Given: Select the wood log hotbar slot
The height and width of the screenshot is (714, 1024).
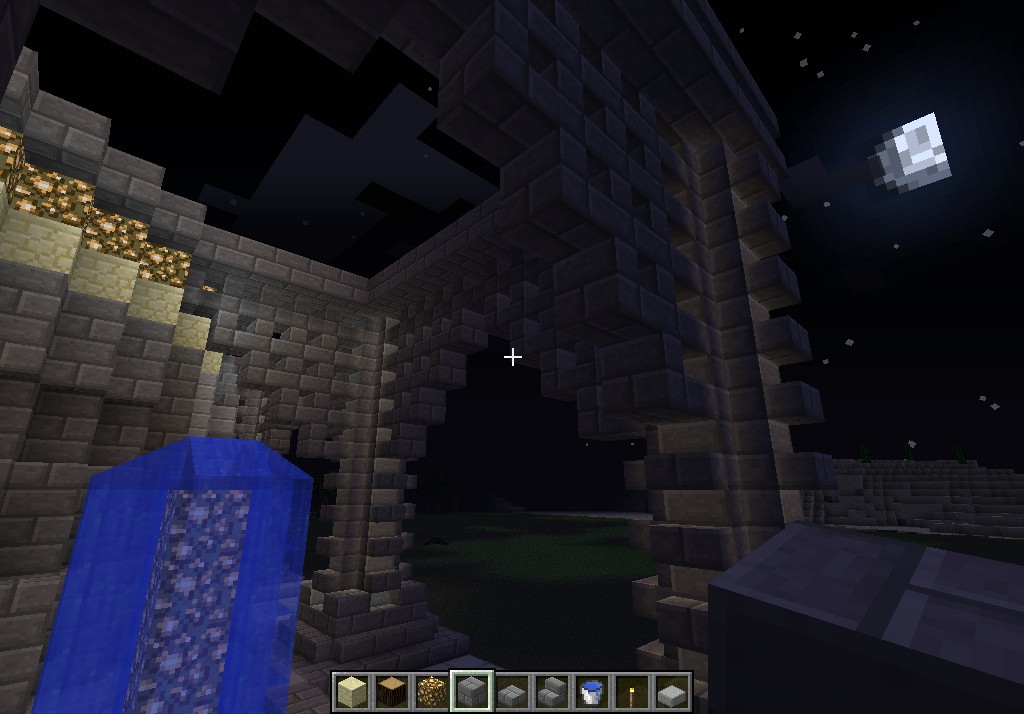Looking at the screenshot, I should [x=392, y=691].
